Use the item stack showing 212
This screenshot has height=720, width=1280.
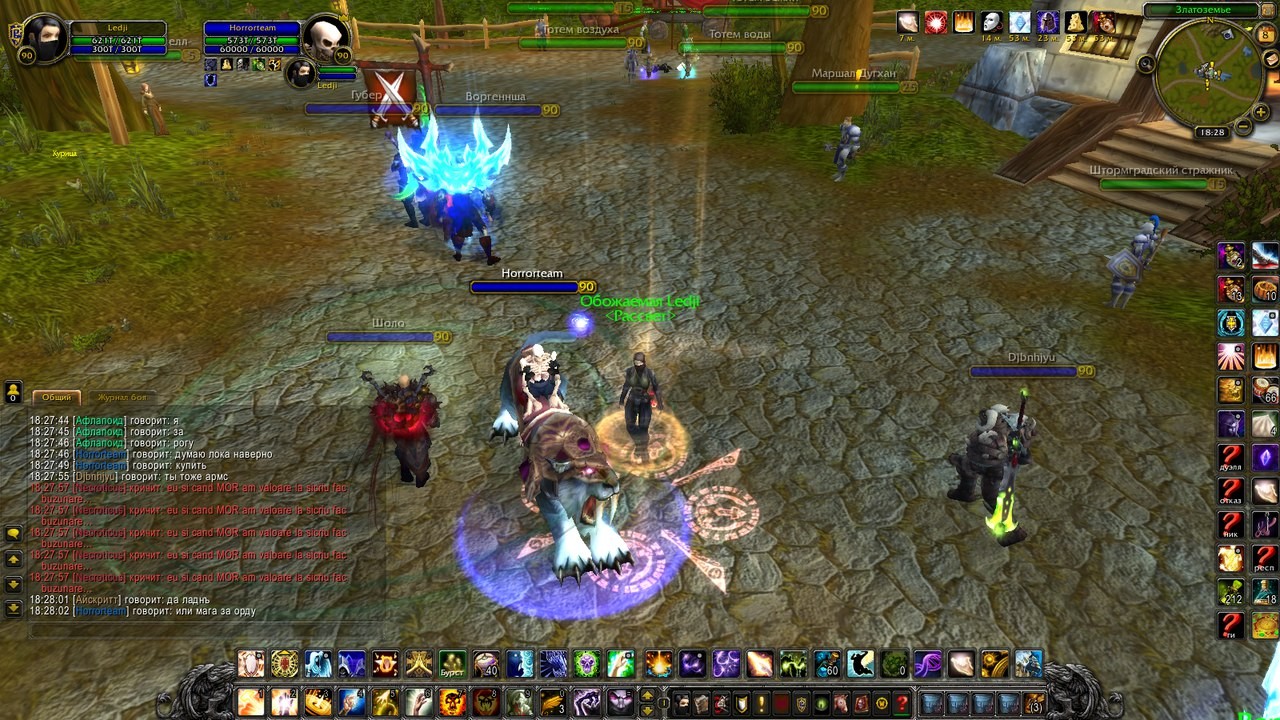click(x=1231, y=593)
